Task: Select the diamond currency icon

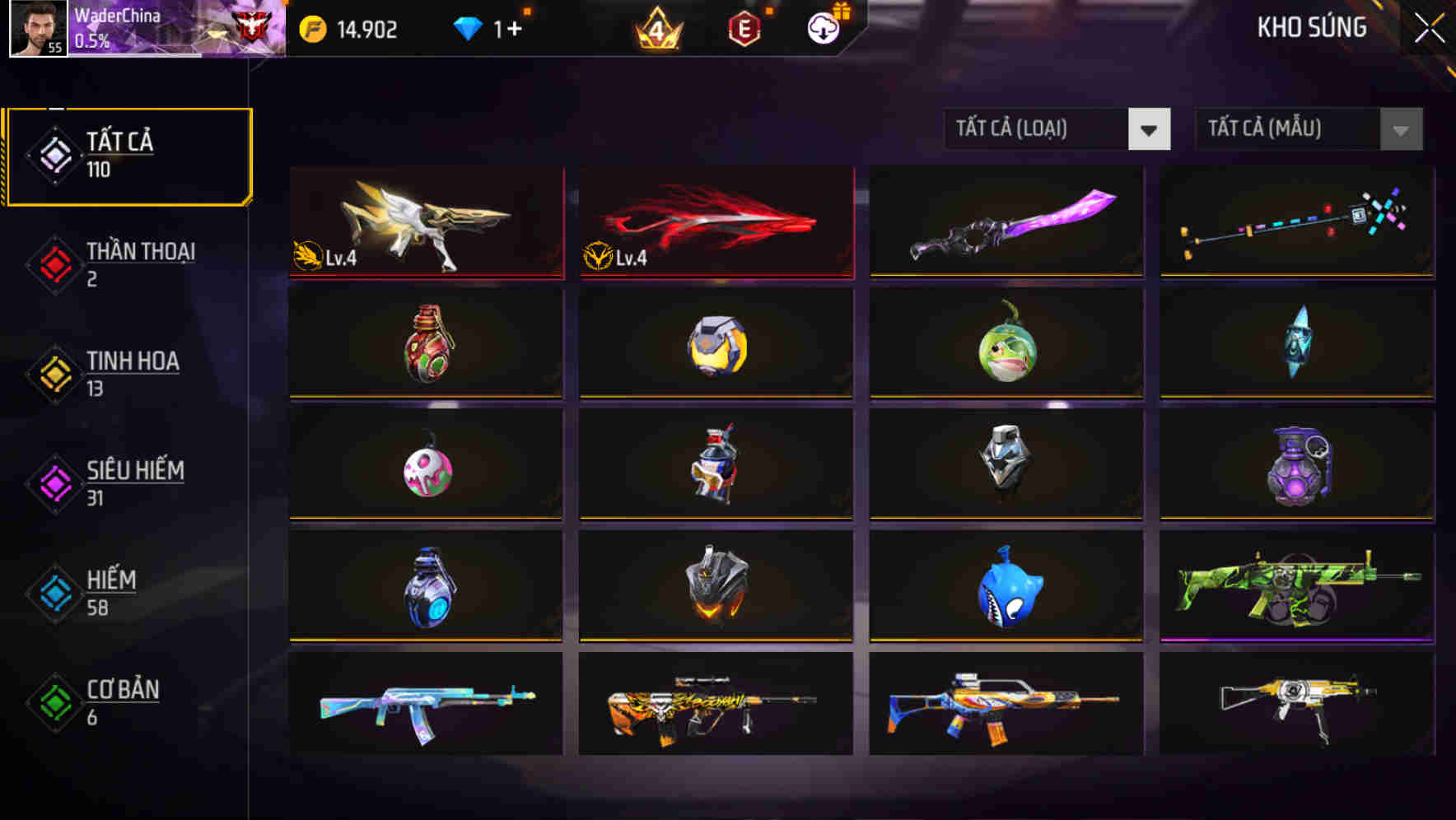Action: (x=469, y=28)
